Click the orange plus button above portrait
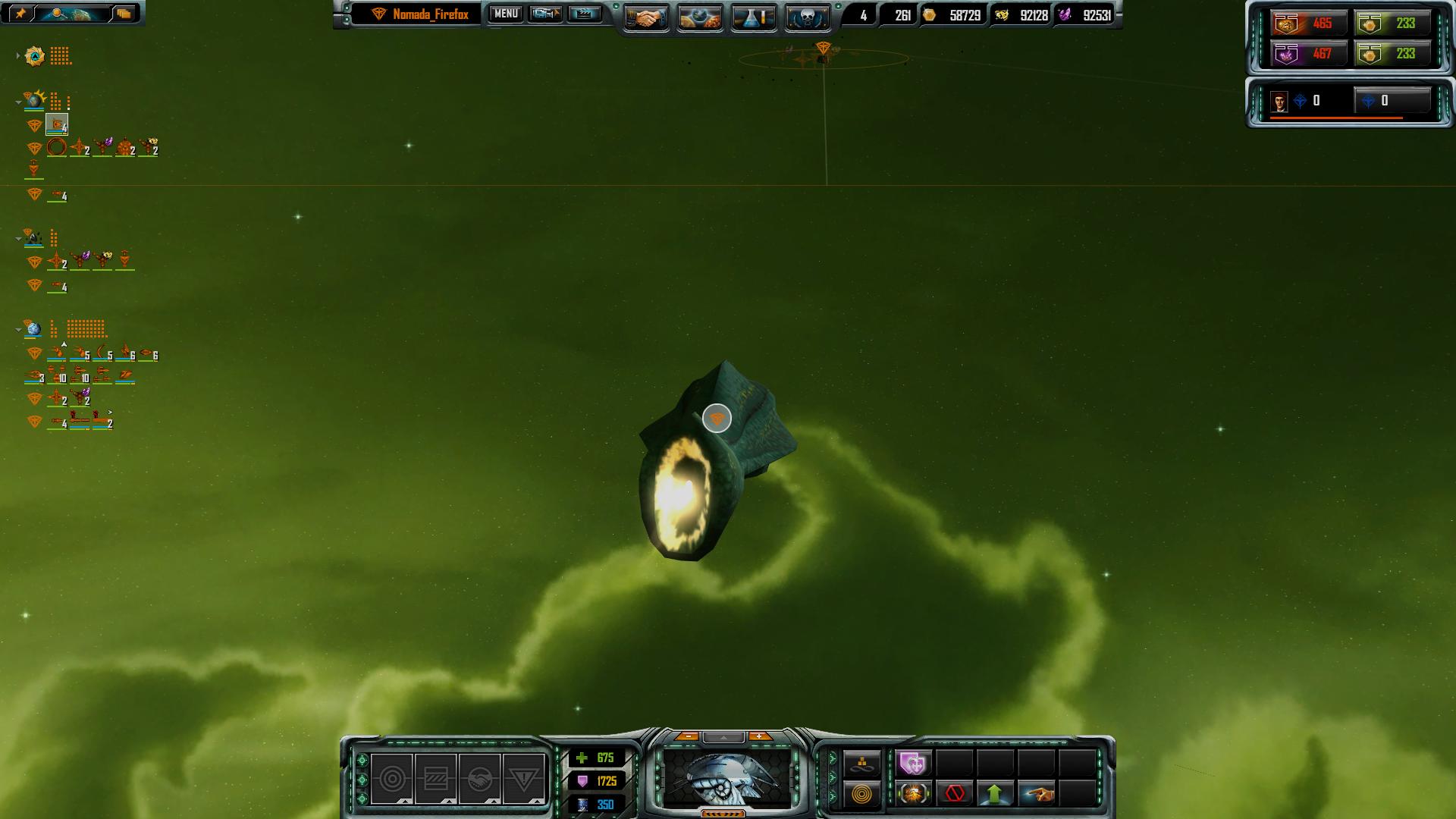The height and width of the screenshot is (819, 1456). (x=759, y=736)
